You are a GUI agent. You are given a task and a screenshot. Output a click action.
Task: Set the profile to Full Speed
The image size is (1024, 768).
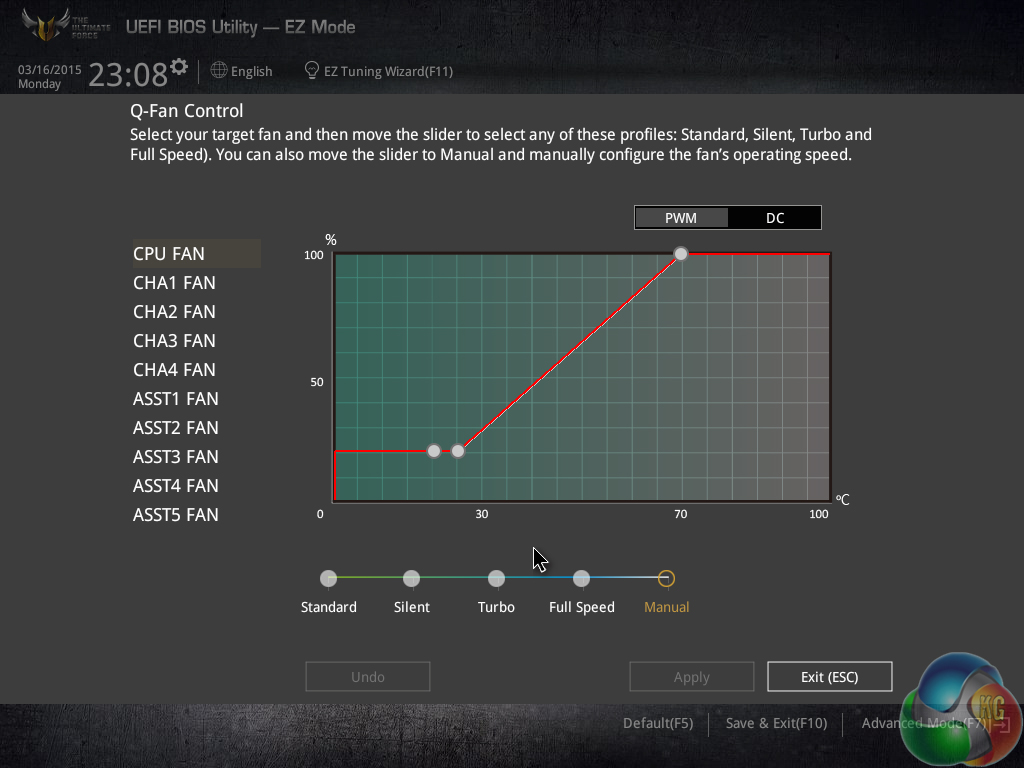pos(582,578)
